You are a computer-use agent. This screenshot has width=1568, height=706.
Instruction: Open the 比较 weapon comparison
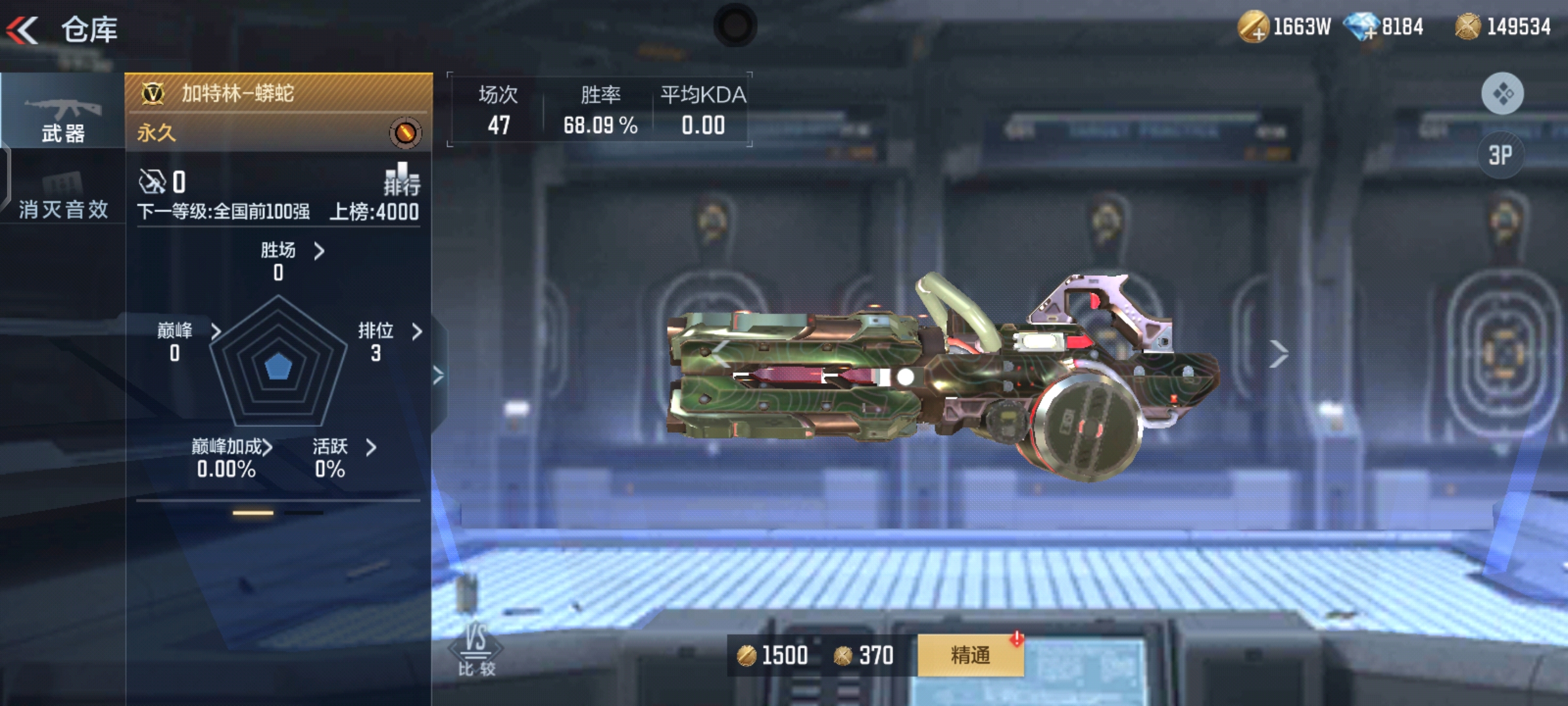coord(476,649)
